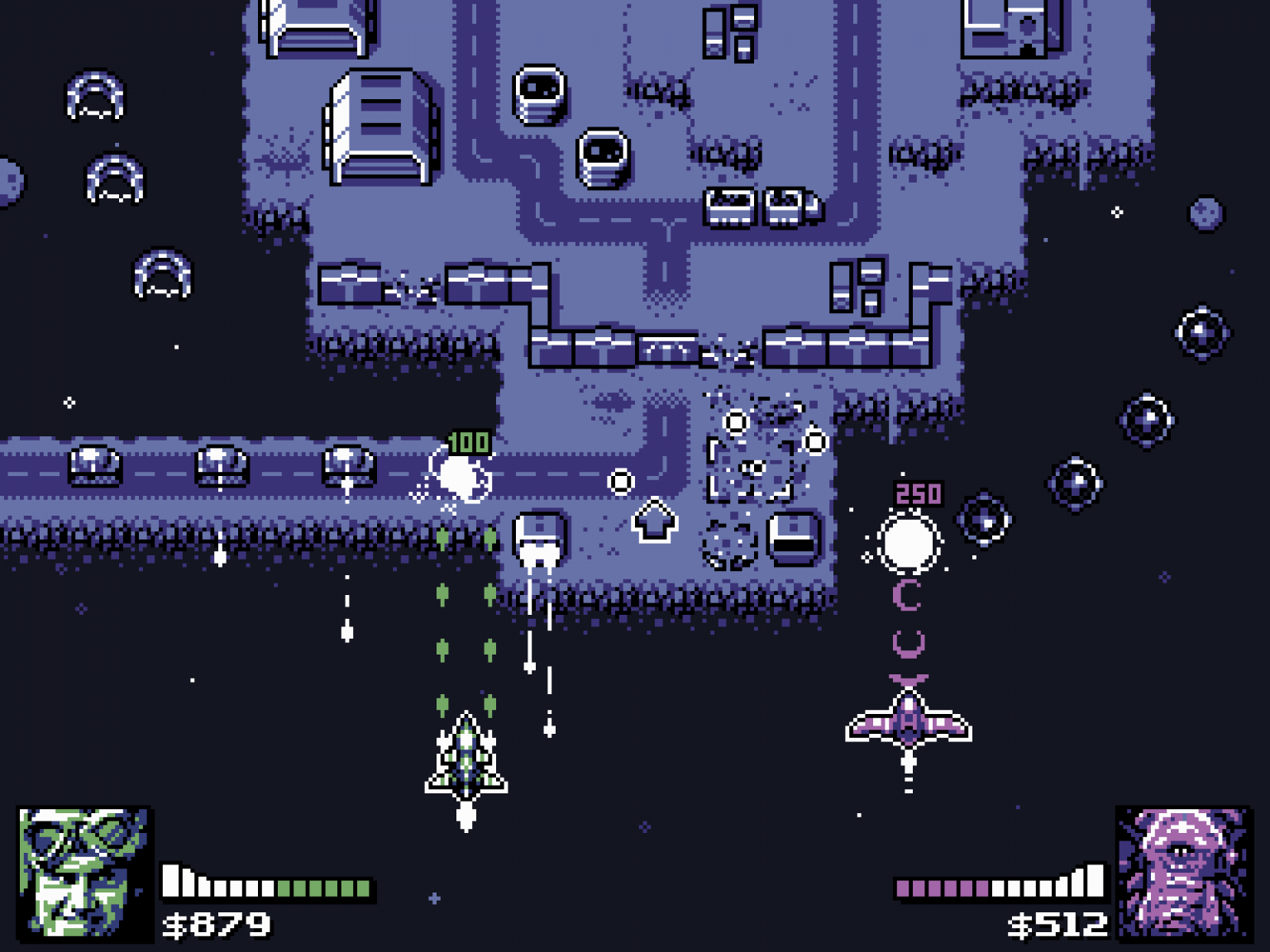This screenshot has height=952, width=1270.
Task: Collect the white orb worth 250
Action: (x=910, y=543)
